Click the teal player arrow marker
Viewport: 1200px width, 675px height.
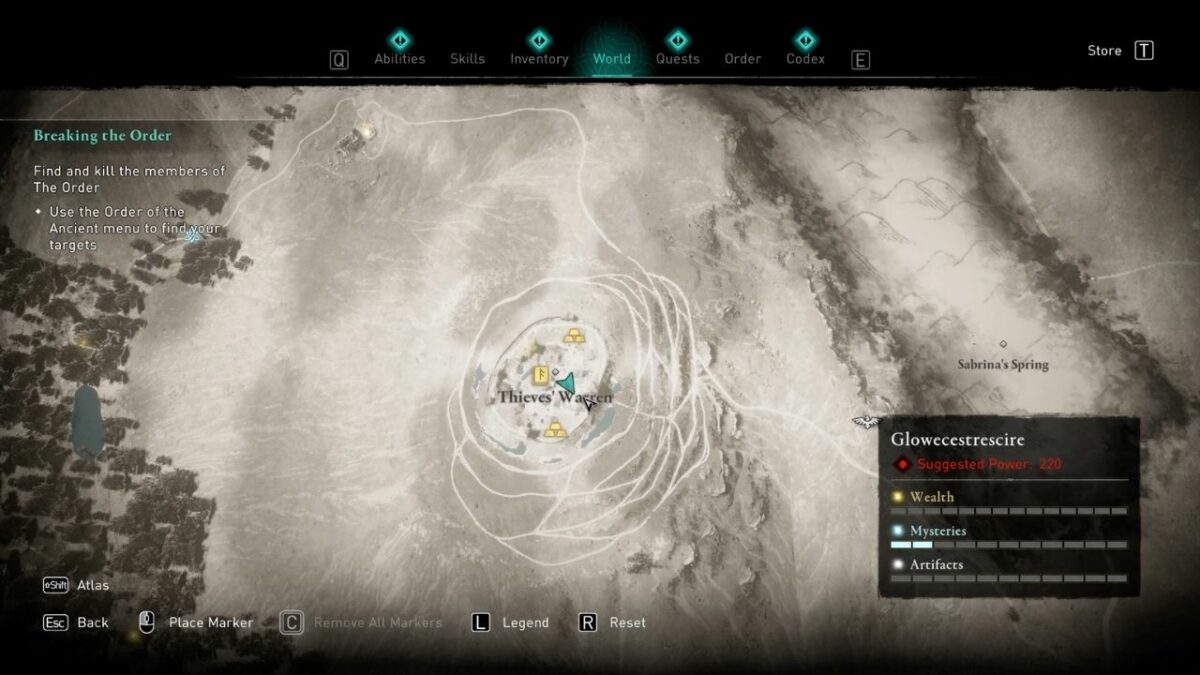click(567, 384)
